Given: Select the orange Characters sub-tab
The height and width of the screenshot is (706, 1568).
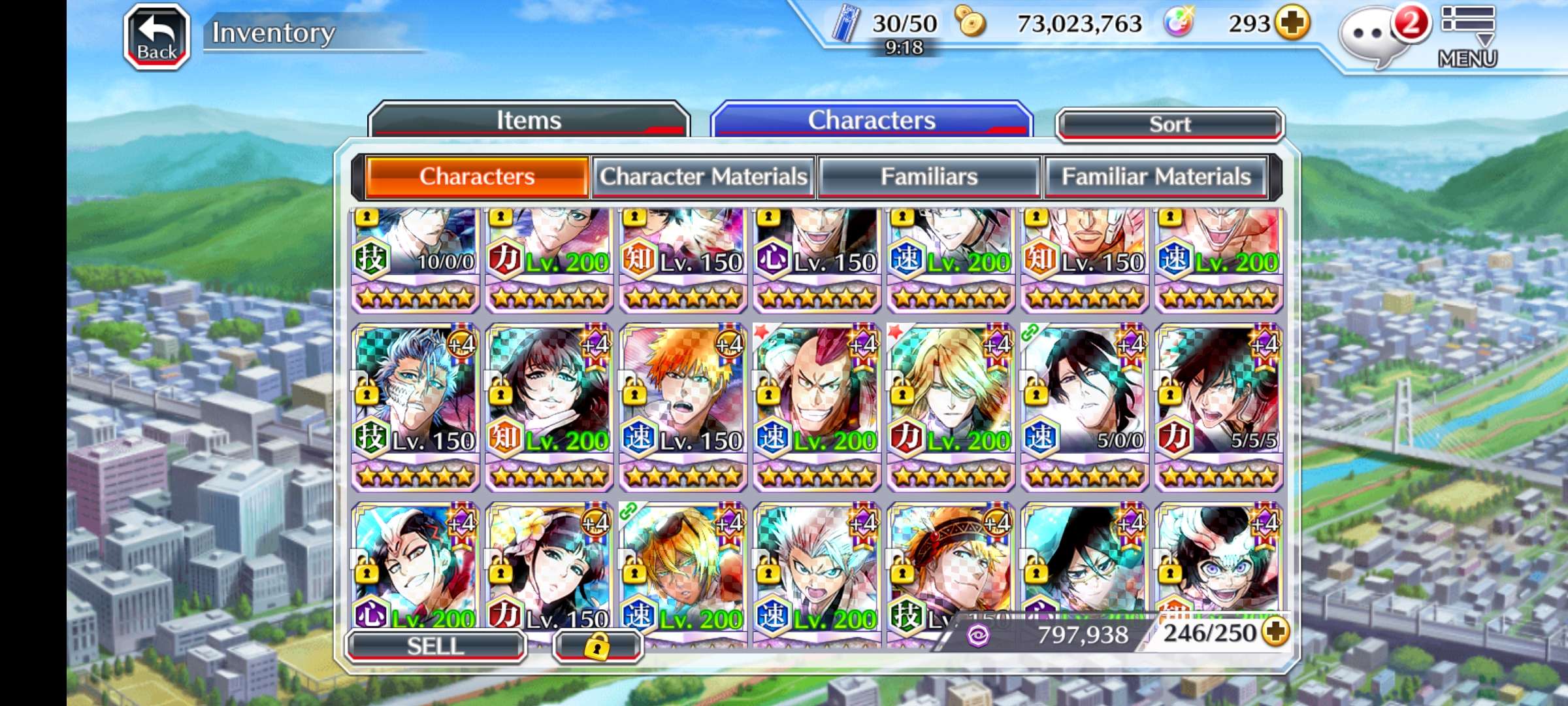Looking at the screenshot, I should tap(477, 176).
